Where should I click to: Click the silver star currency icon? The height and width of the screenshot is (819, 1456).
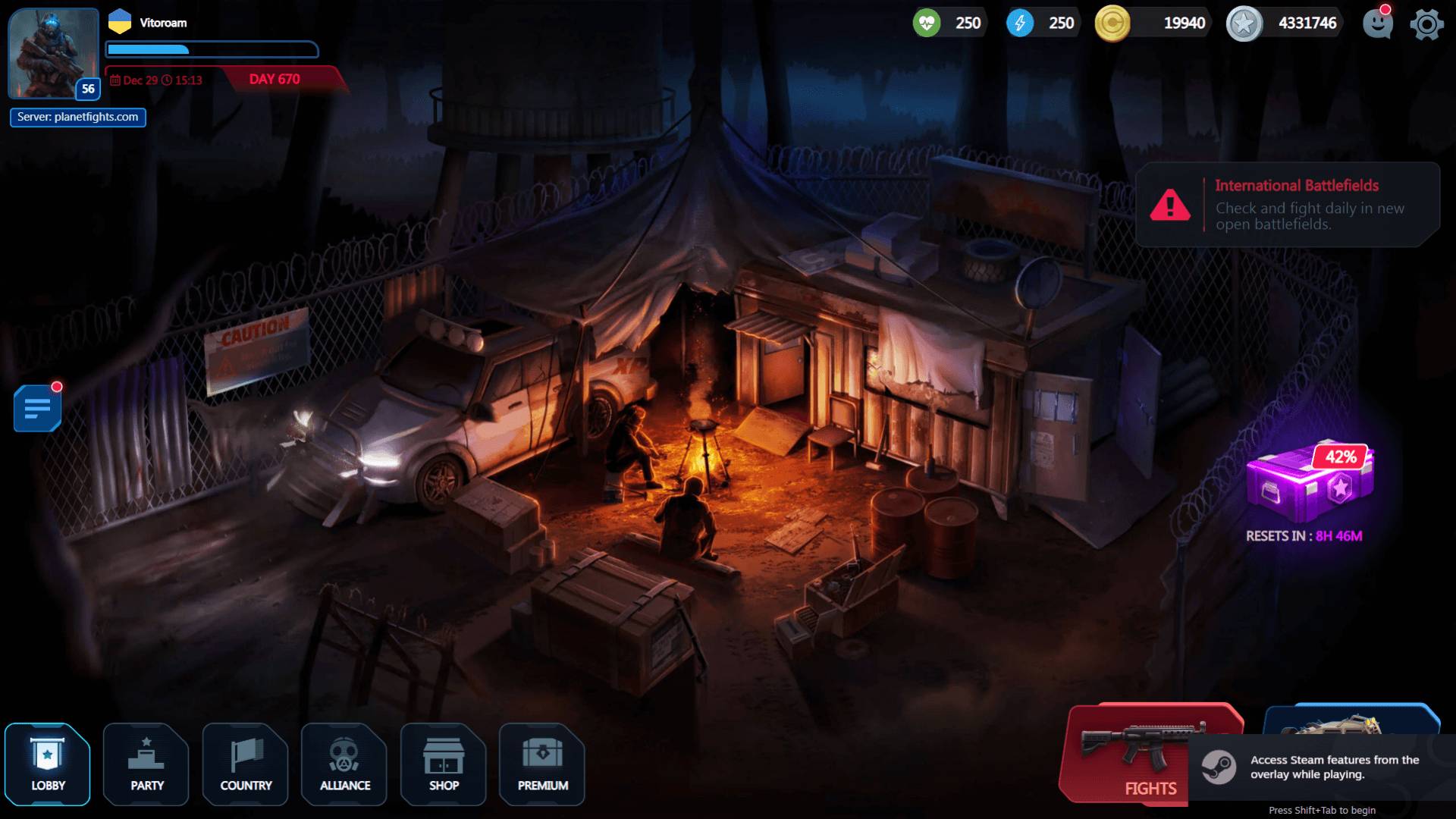[1244, 24]
